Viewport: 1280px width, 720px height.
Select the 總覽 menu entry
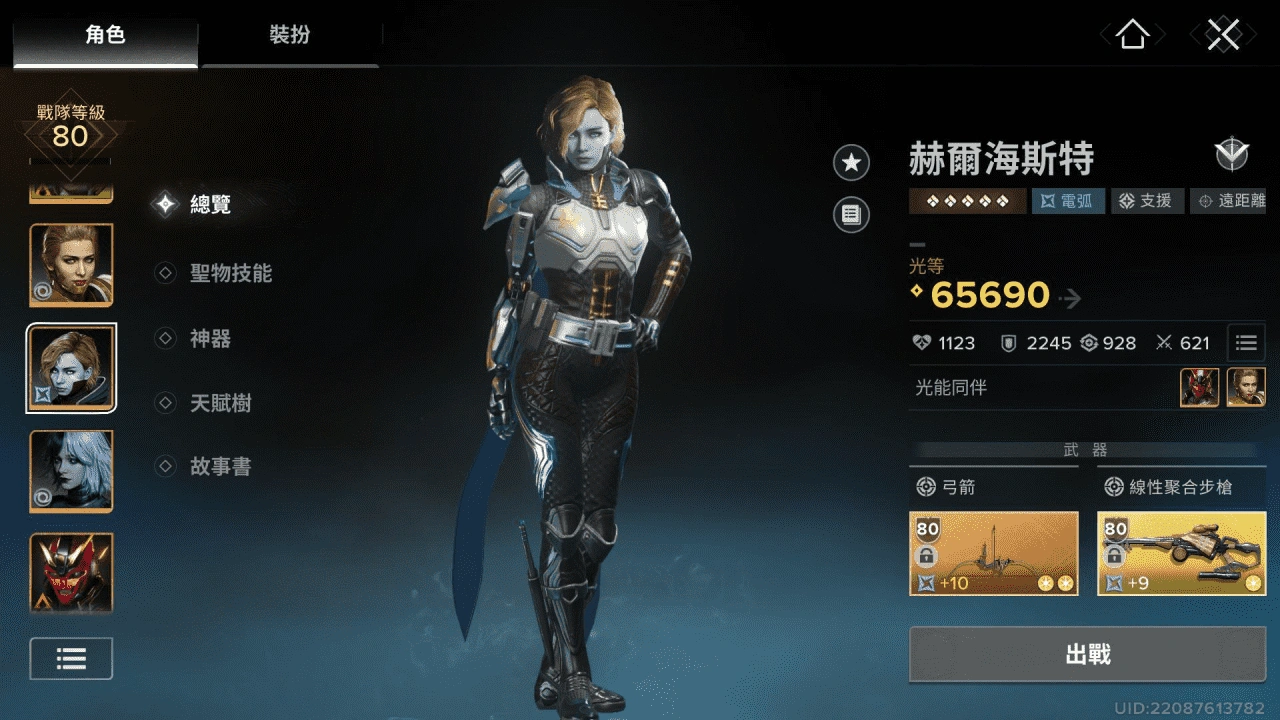pyautogui.click(x=210, y=205)
